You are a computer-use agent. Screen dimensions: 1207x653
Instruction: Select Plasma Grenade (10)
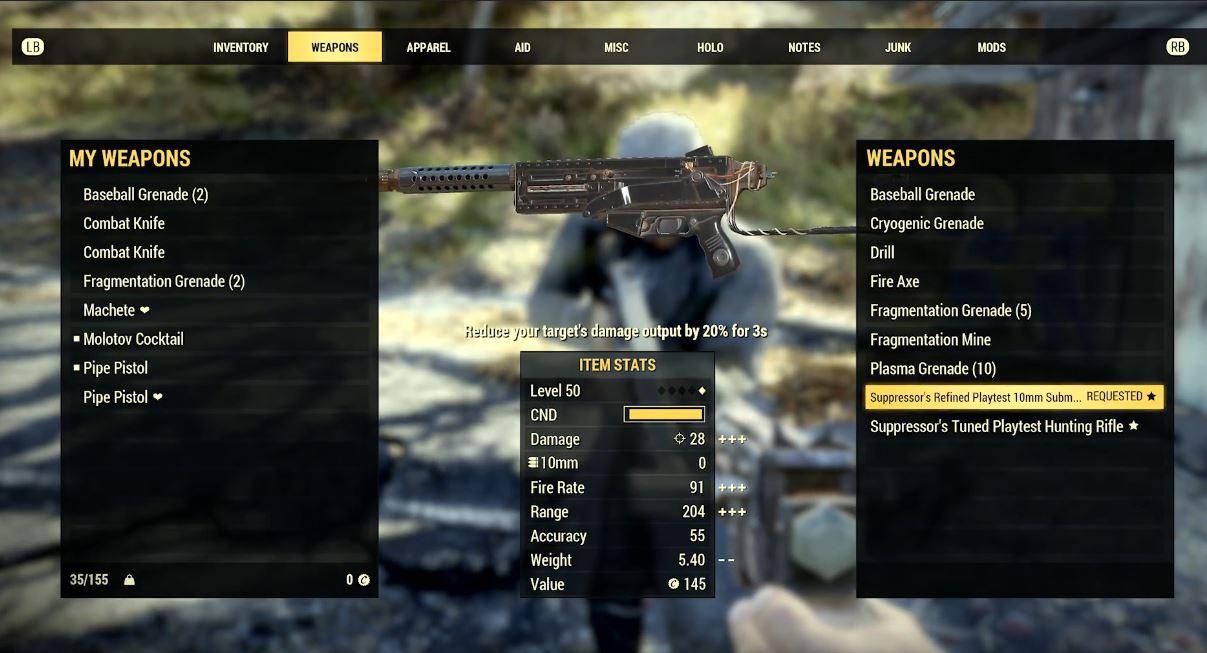pyautogui.click(x=933, y=368)
